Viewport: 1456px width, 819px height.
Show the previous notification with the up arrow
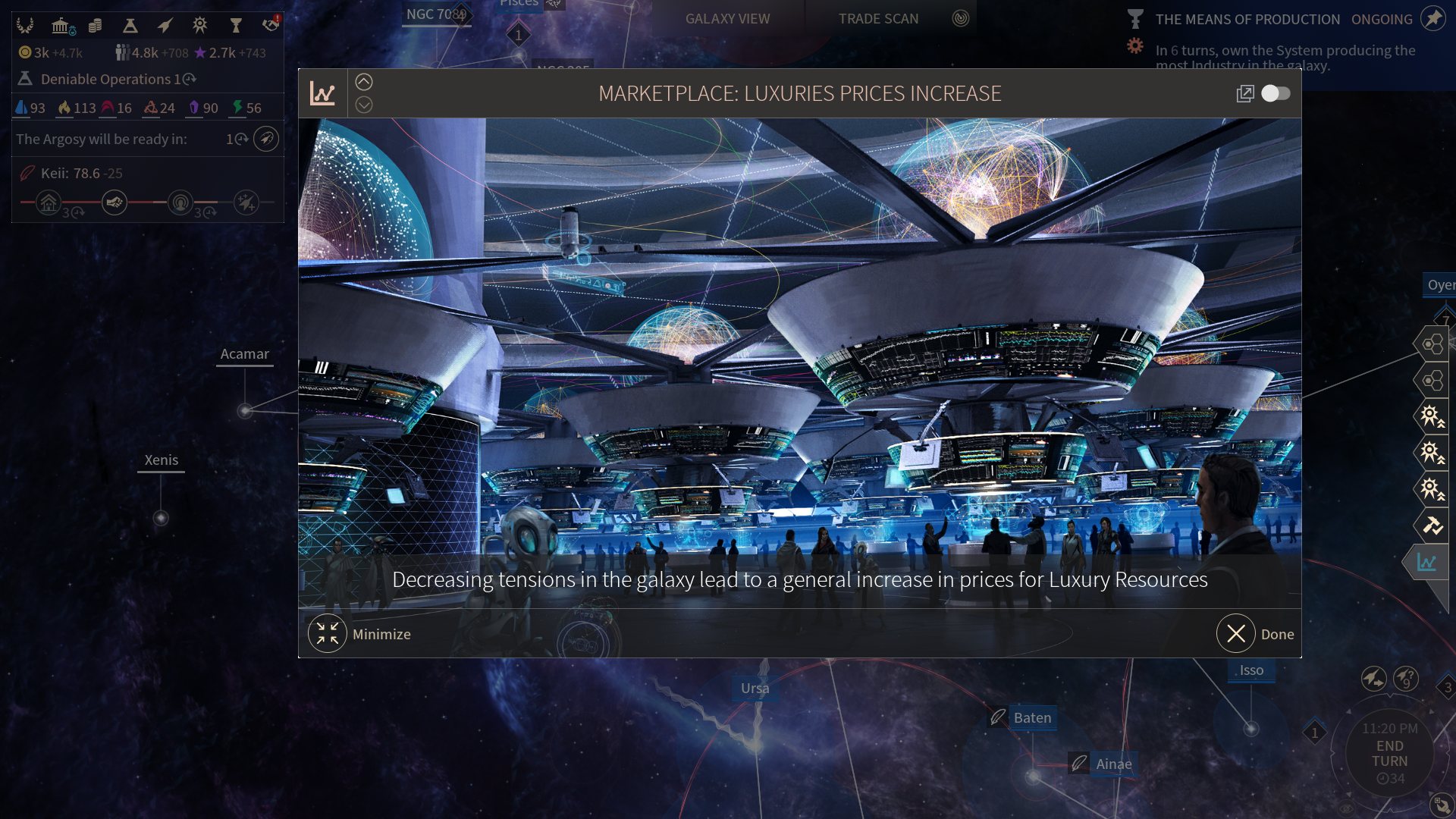coord(364,82)
